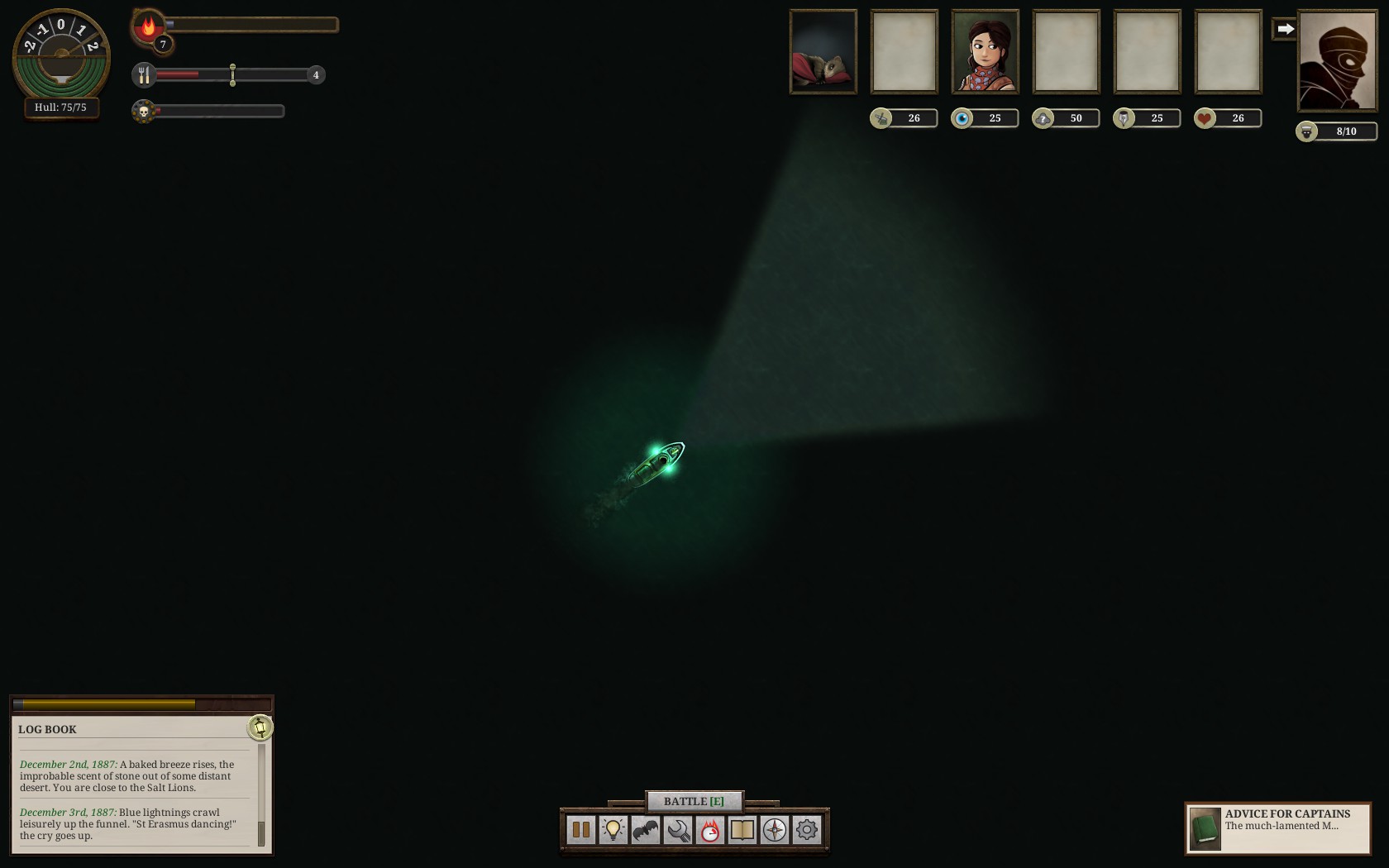Viewport: 1389px width, 868px height.
Task: Open the compass chart view
Action: click(x=775, y=830)
